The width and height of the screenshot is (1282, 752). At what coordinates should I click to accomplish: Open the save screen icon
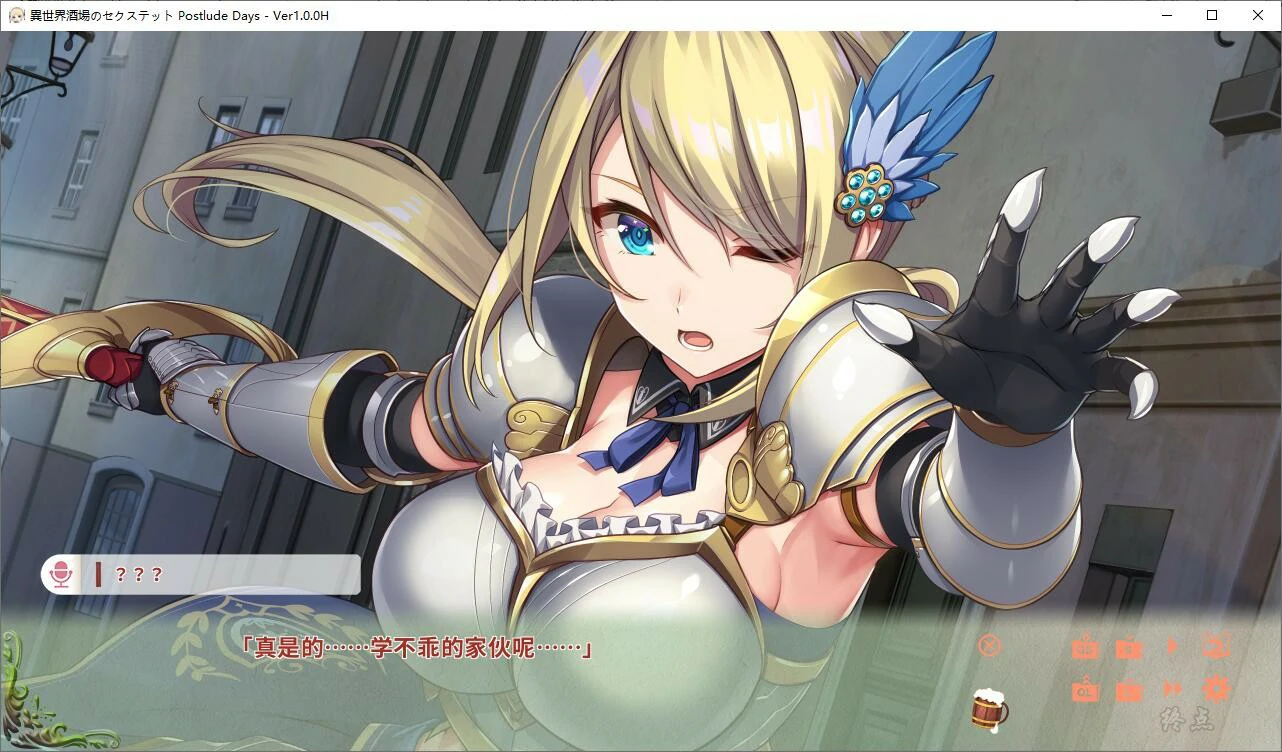pos(1128,647)
